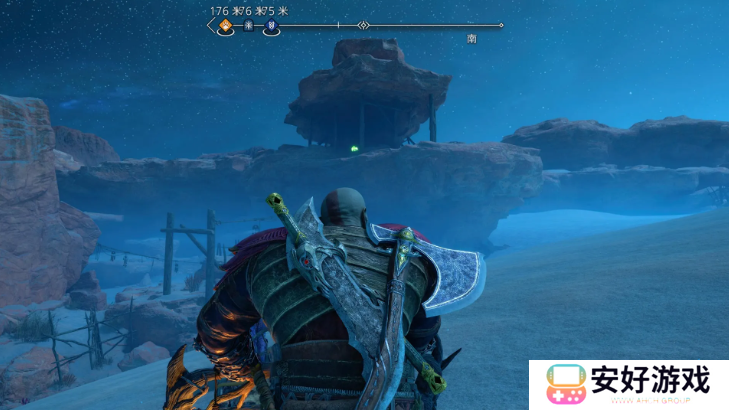Select the blue shield marker on the compass
Viewport: 729px width, 410px height.
coord(271,27)
